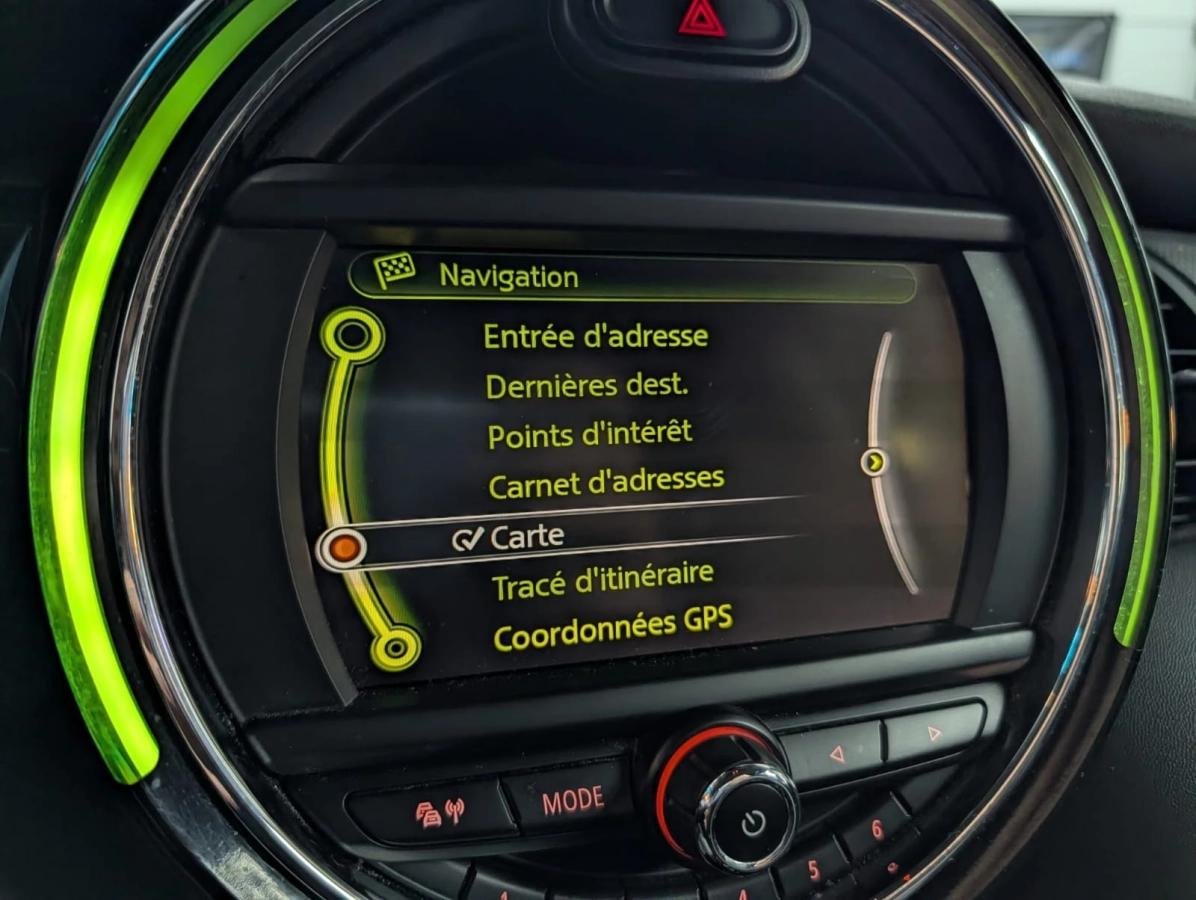Viewport: 1196px width, 900px height.
Task: Click the power knob button
Action: [752, 822]
